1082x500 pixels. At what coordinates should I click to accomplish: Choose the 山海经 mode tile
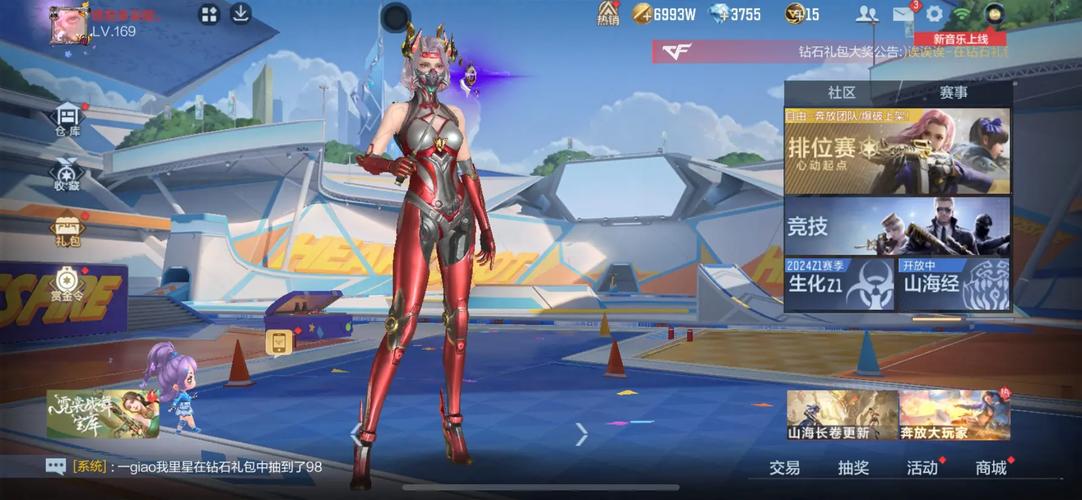tap(954, 284)
